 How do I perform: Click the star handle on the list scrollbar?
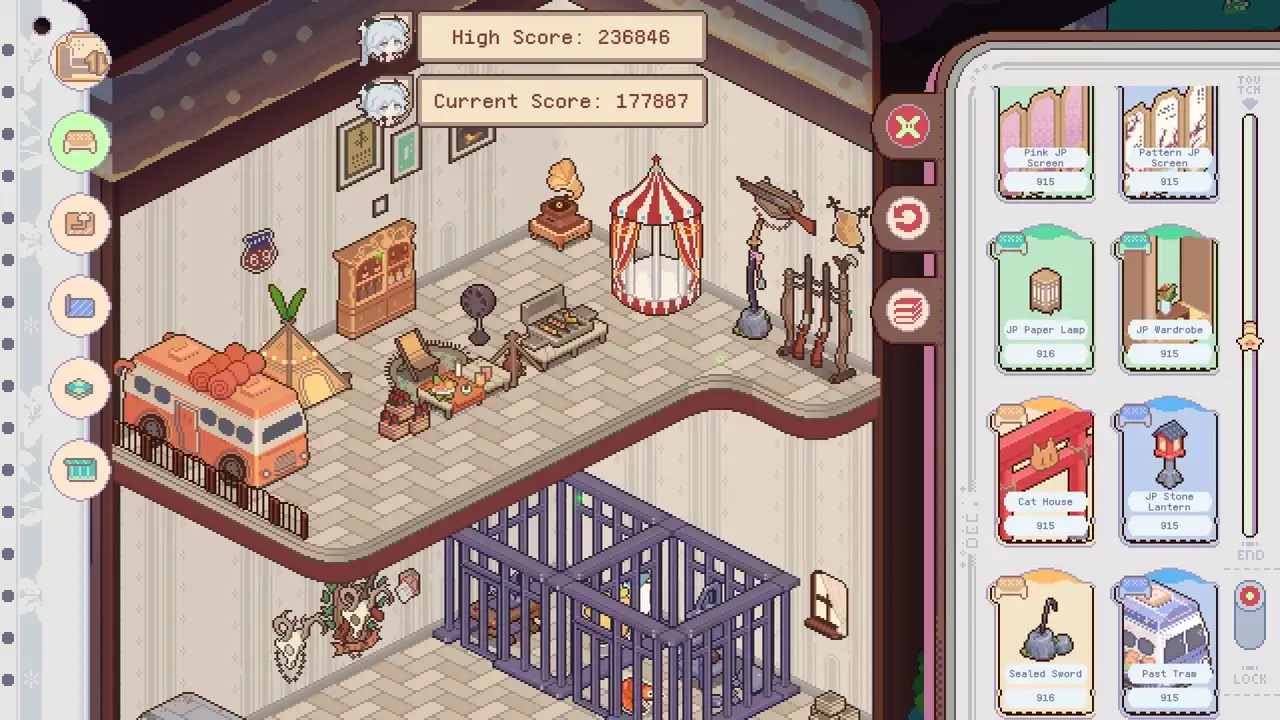point(1250,340)
